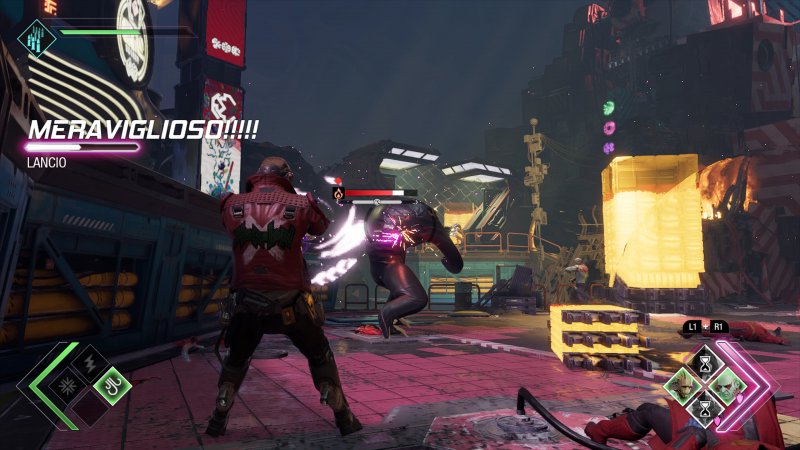Image resolution: width=800 pixels, height=450 pixels.
Task: Choose Drax's portrait in the Guardians diamond
Action: pyautogui.click(x=726, y=387)
